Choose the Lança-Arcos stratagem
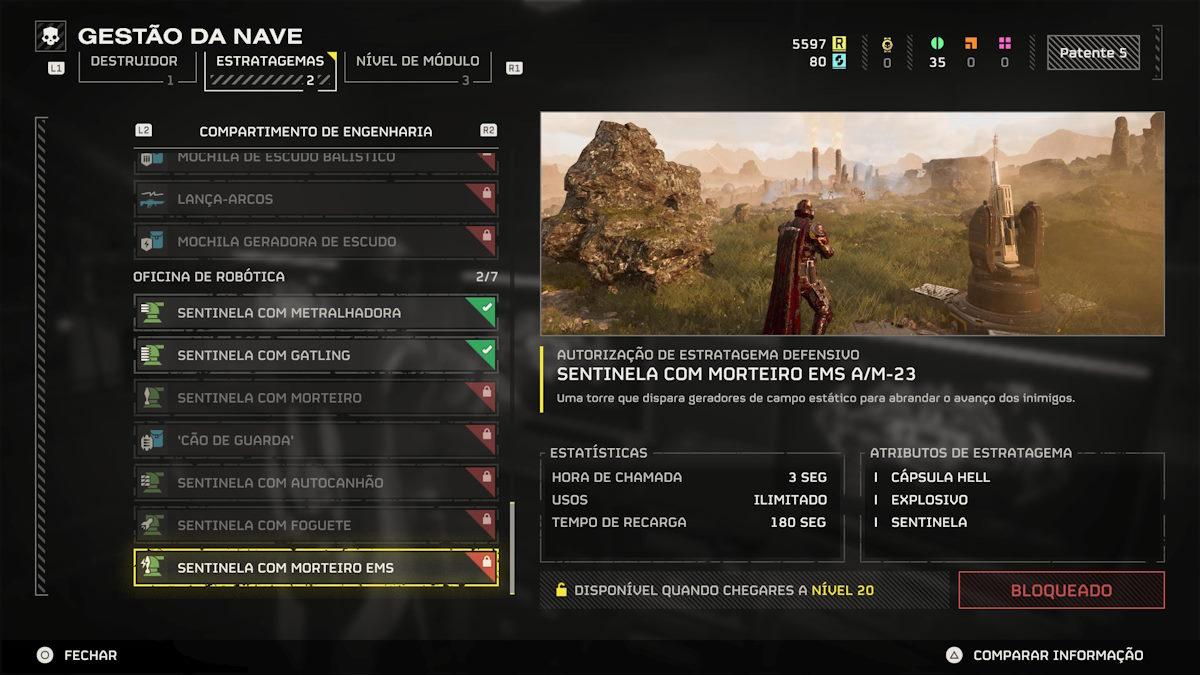Image resolution: width=1200 pixels, height=675 pixels. point(315,199)
